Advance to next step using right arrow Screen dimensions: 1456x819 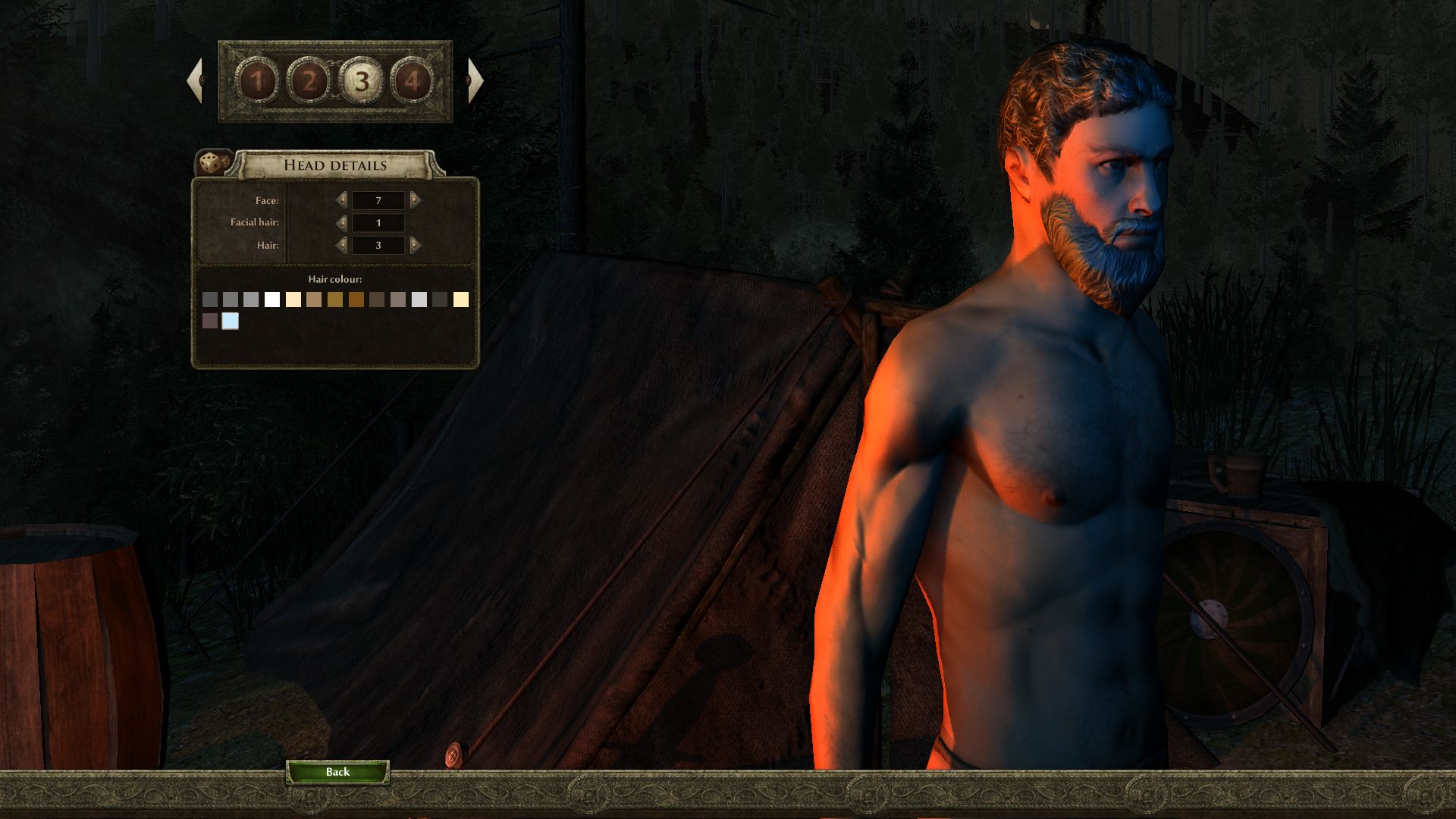(475, 80)
